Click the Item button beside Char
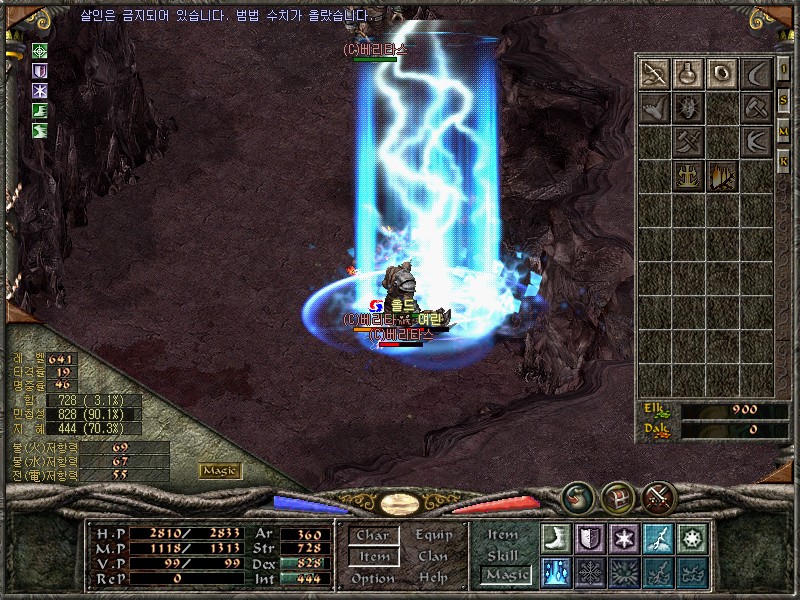The width and height of the screenshot is (800, 600). coord(372,557)
